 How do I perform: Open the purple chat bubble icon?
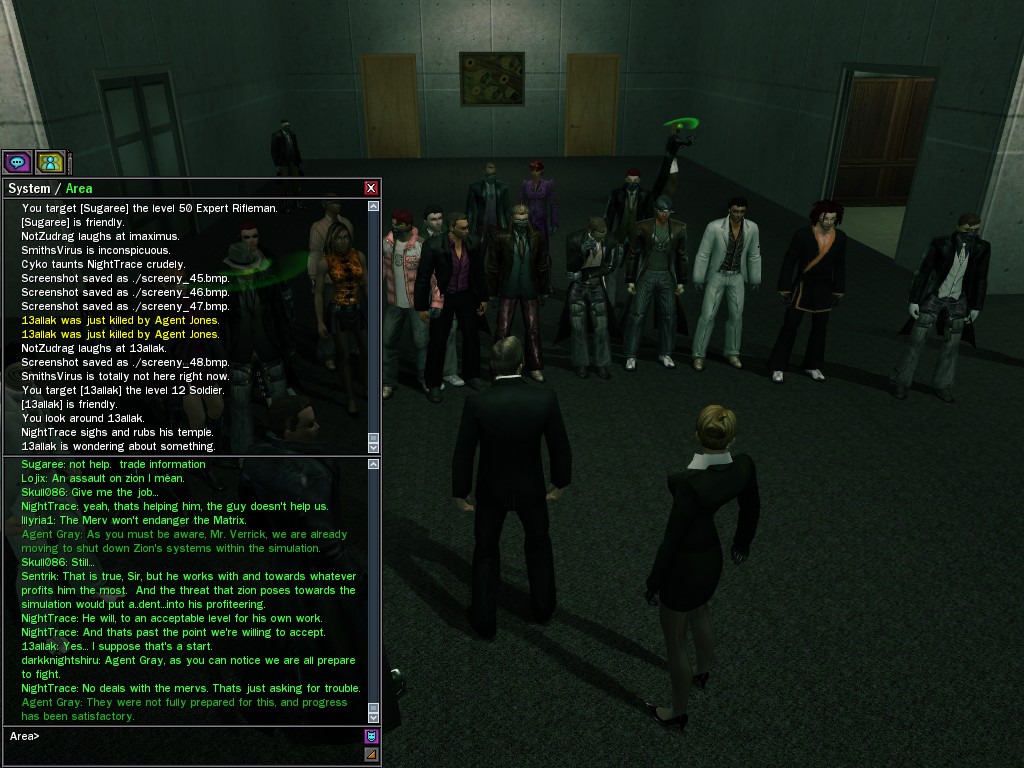17,161
